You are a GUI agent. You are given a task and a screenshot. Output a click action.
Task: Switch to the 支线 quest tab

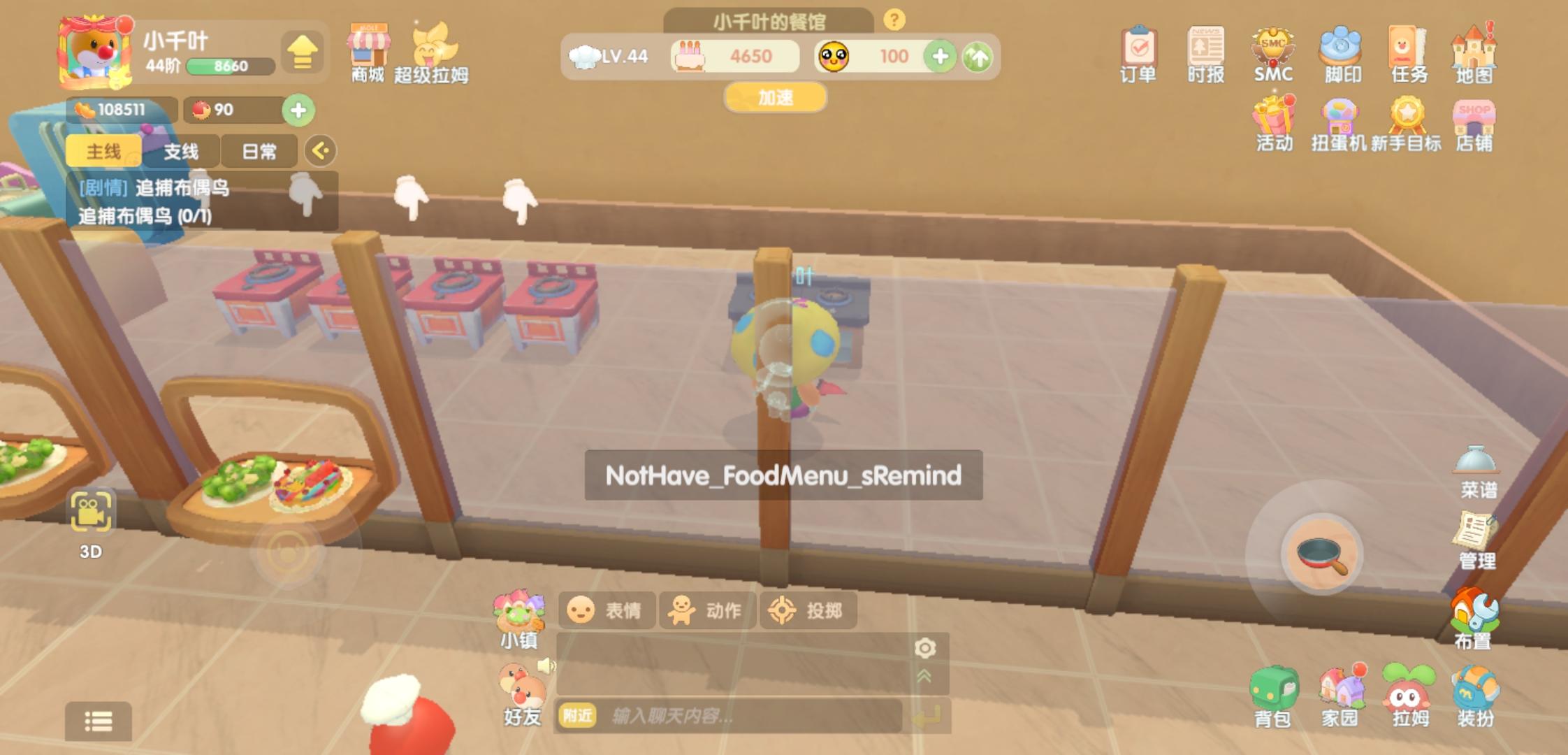pyautogui.click(x=182, y=150)
